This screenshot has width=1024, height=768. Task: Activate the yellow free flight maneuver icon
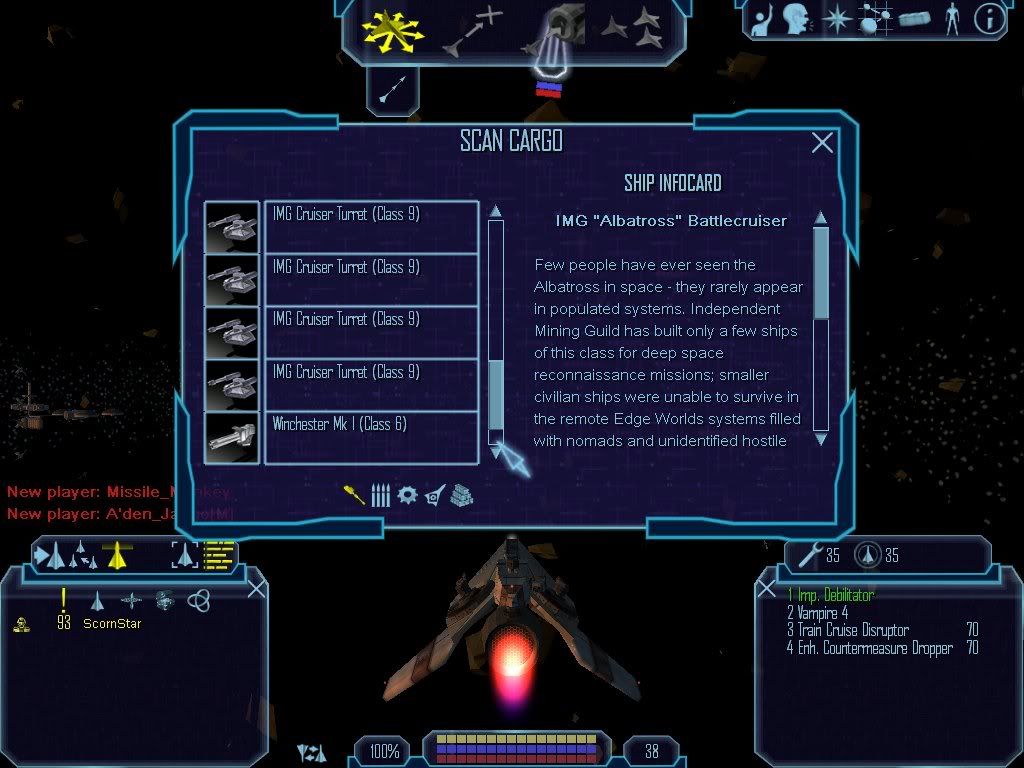(393, 32)
